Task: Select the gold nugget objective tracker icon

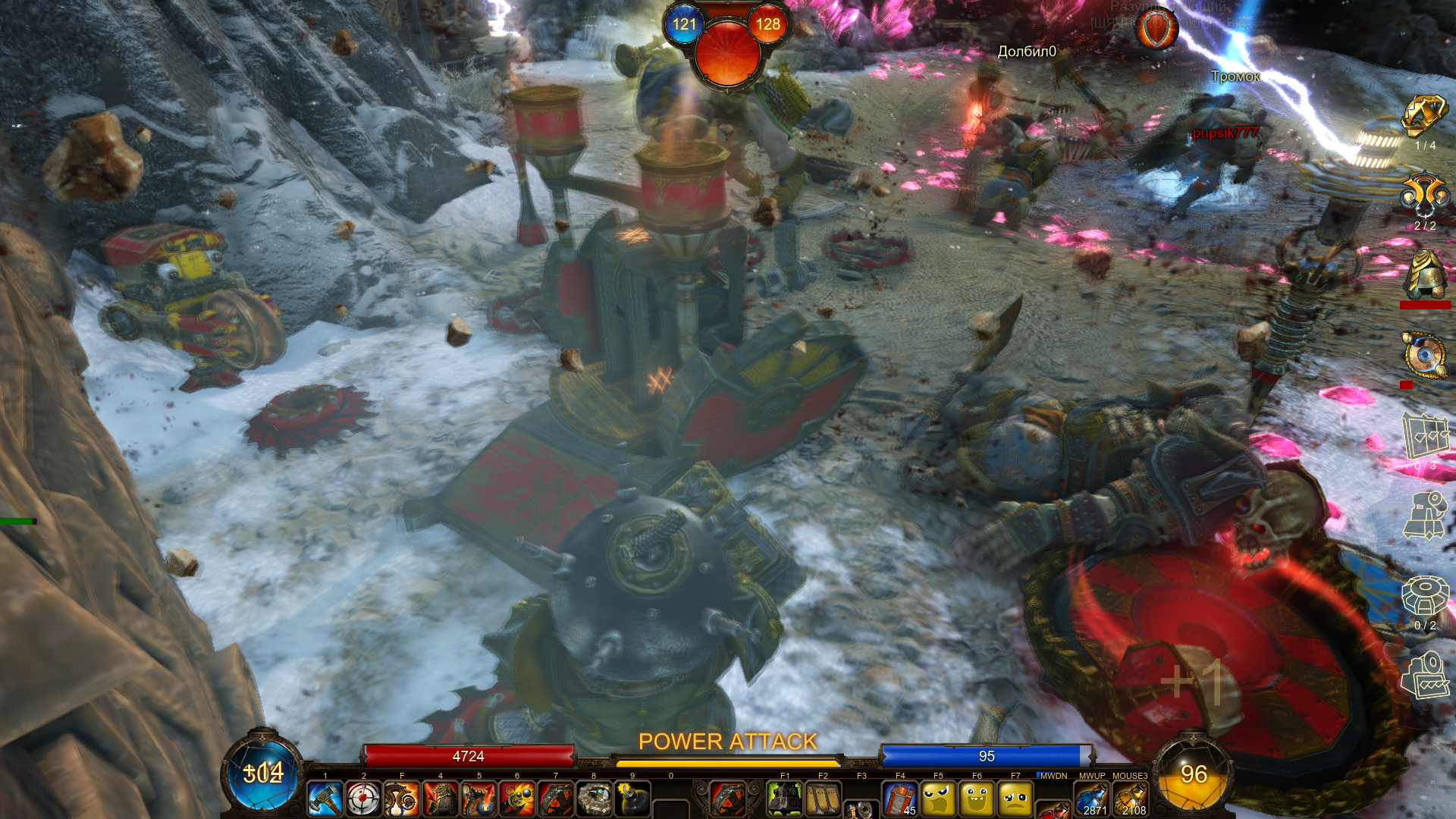Action: click(x=1424, y=116)
